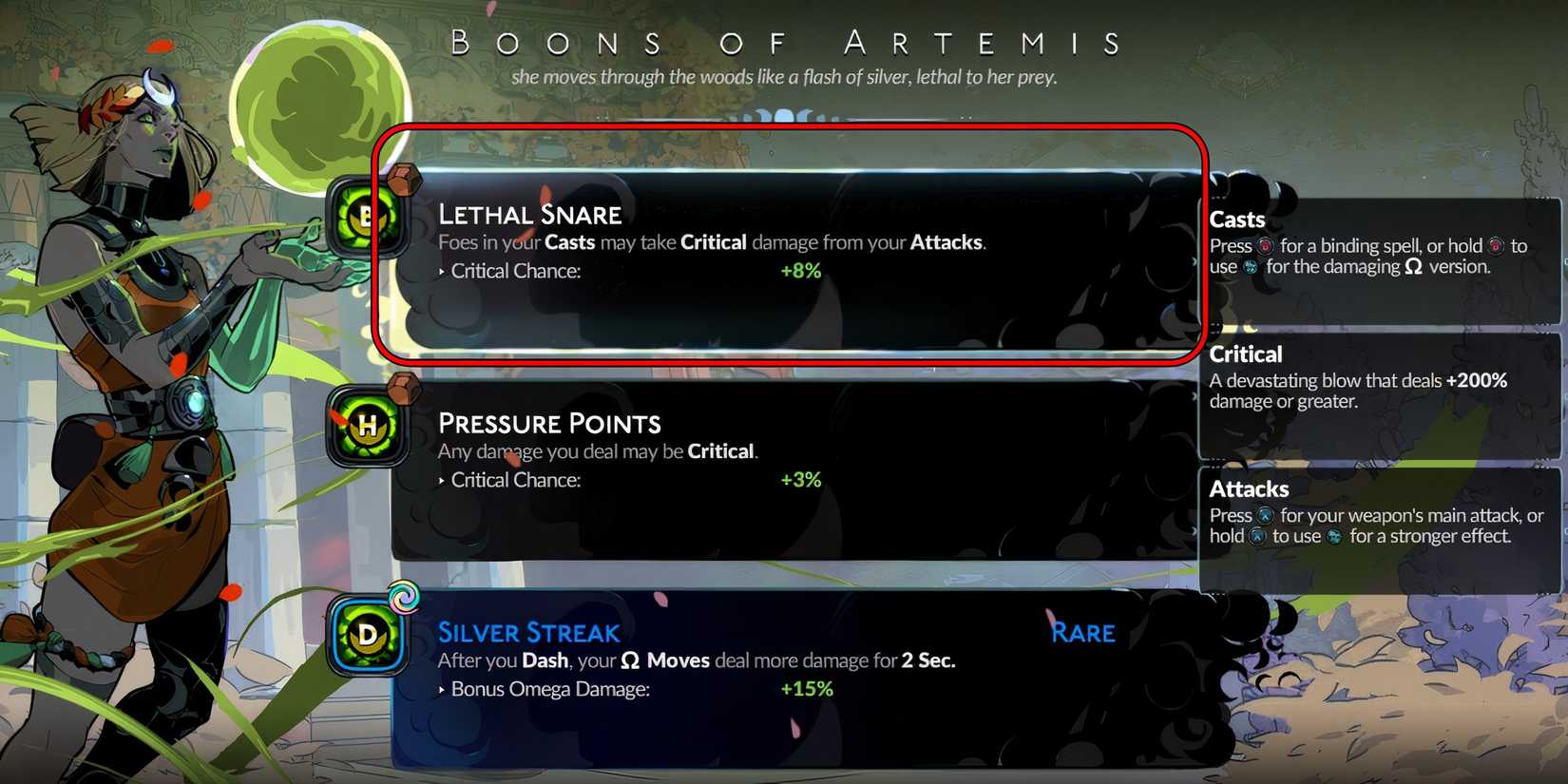Open the Casts tooltip panel
Viewport: 1568px width, 784px height.
[1378, 242]
